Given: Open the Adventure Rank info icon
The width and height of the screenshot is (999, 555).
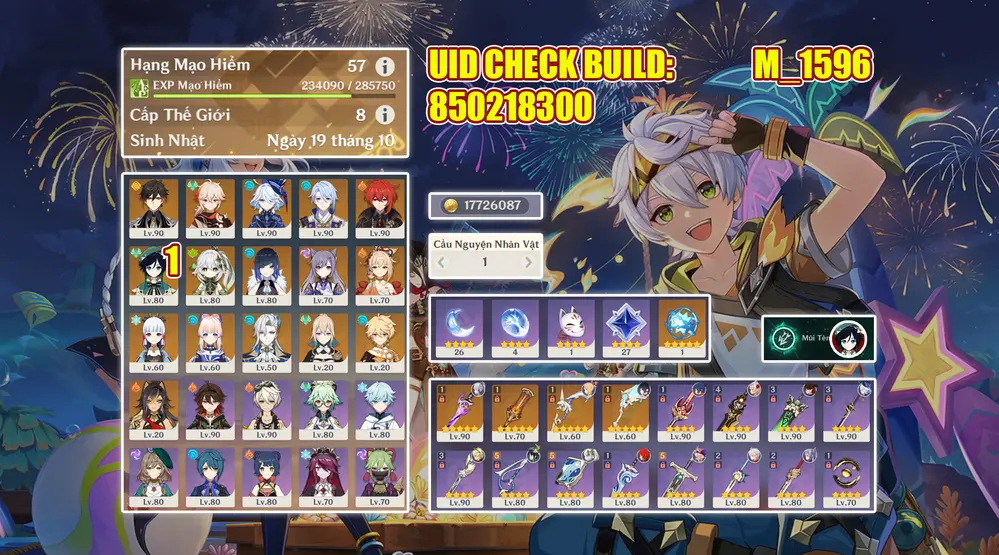Looking at the screenshot, I should click(x=383, y=67).
